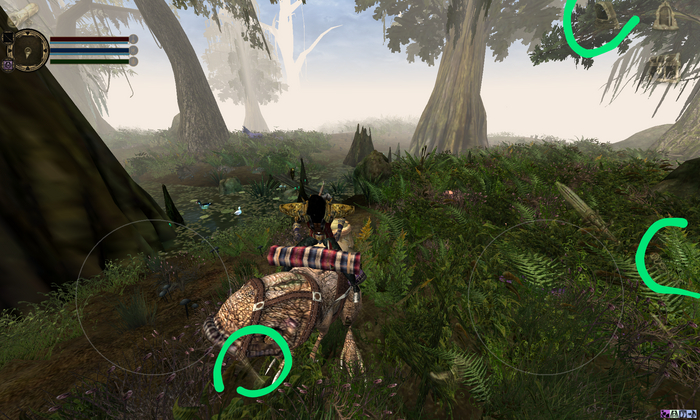Tap the golden arch touch button
Image resolution: width=700 pixels, height=420 pixels.
coord(665,15)
